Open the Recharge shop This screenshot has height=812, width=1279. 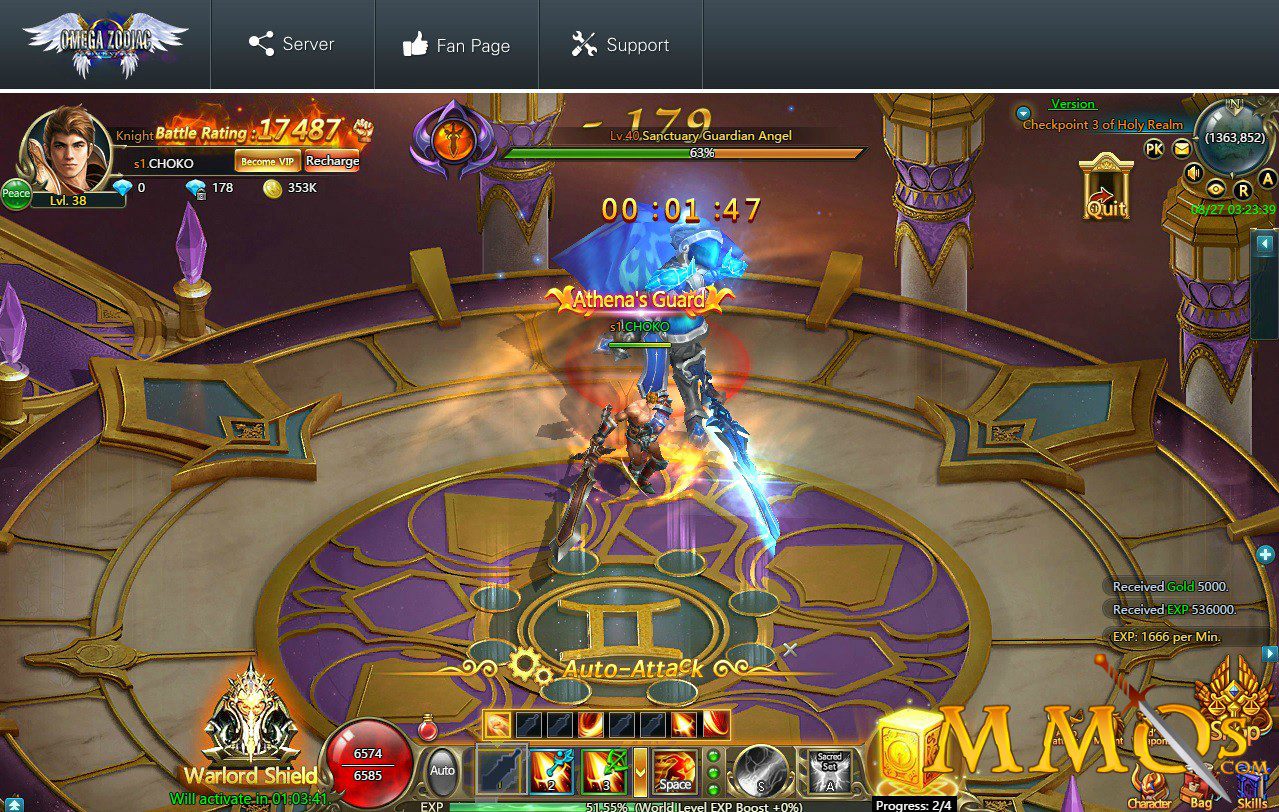332,161
